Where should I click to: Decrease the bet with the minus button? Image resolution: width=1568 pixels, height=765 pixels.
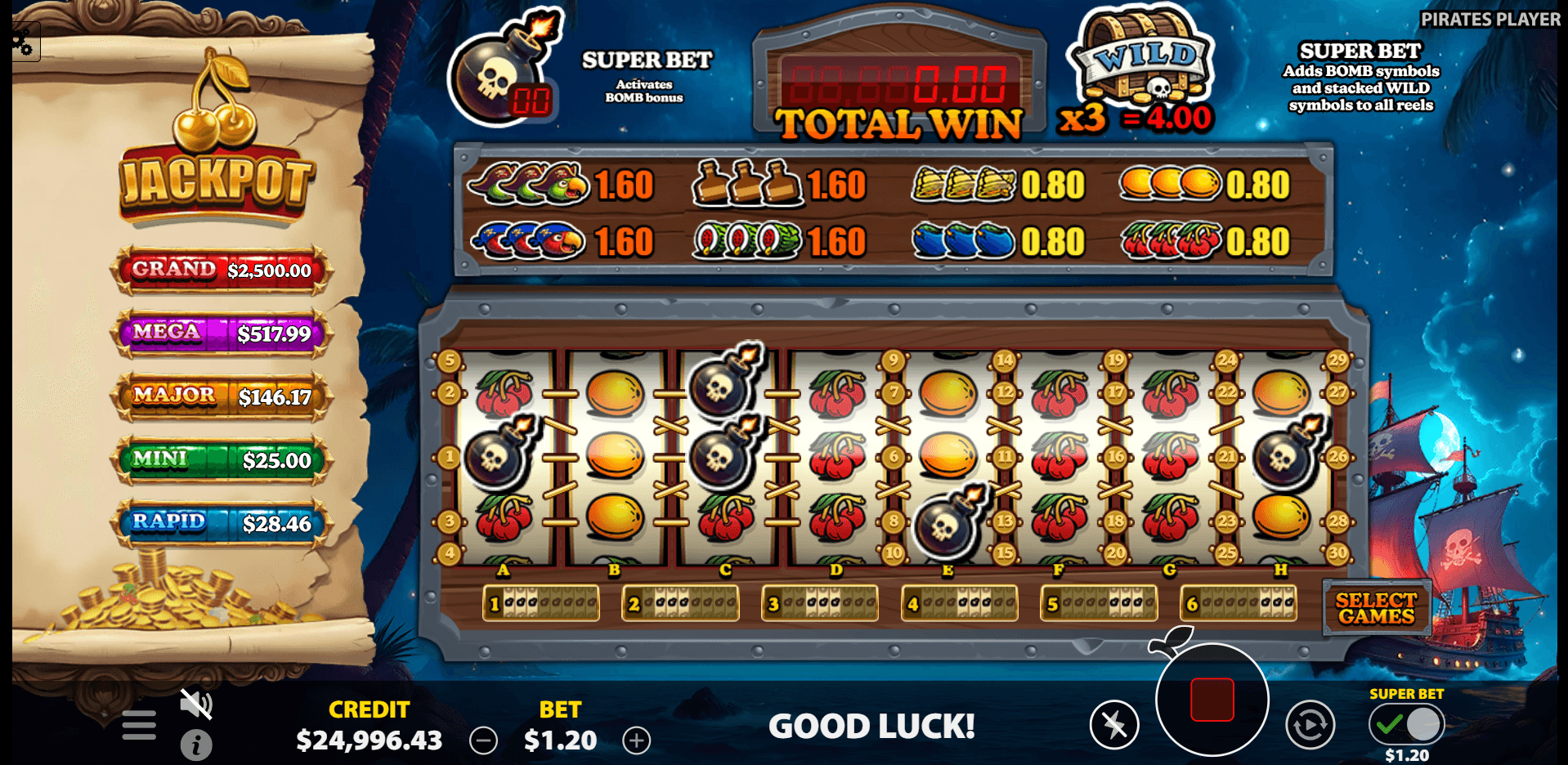coord(483,740)
